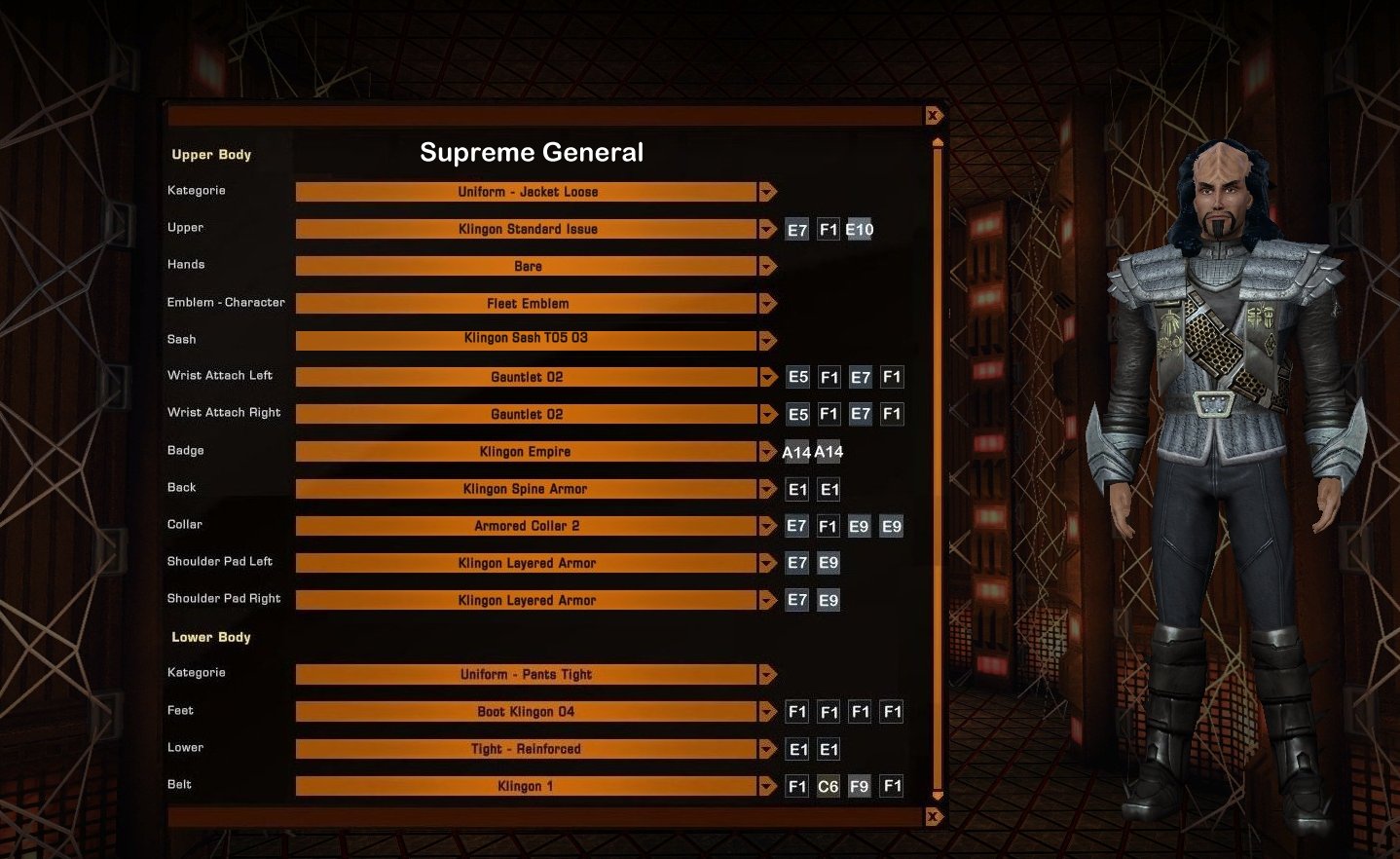
Task: Select the Hands option showing Bare
Action: click(527, 266)
